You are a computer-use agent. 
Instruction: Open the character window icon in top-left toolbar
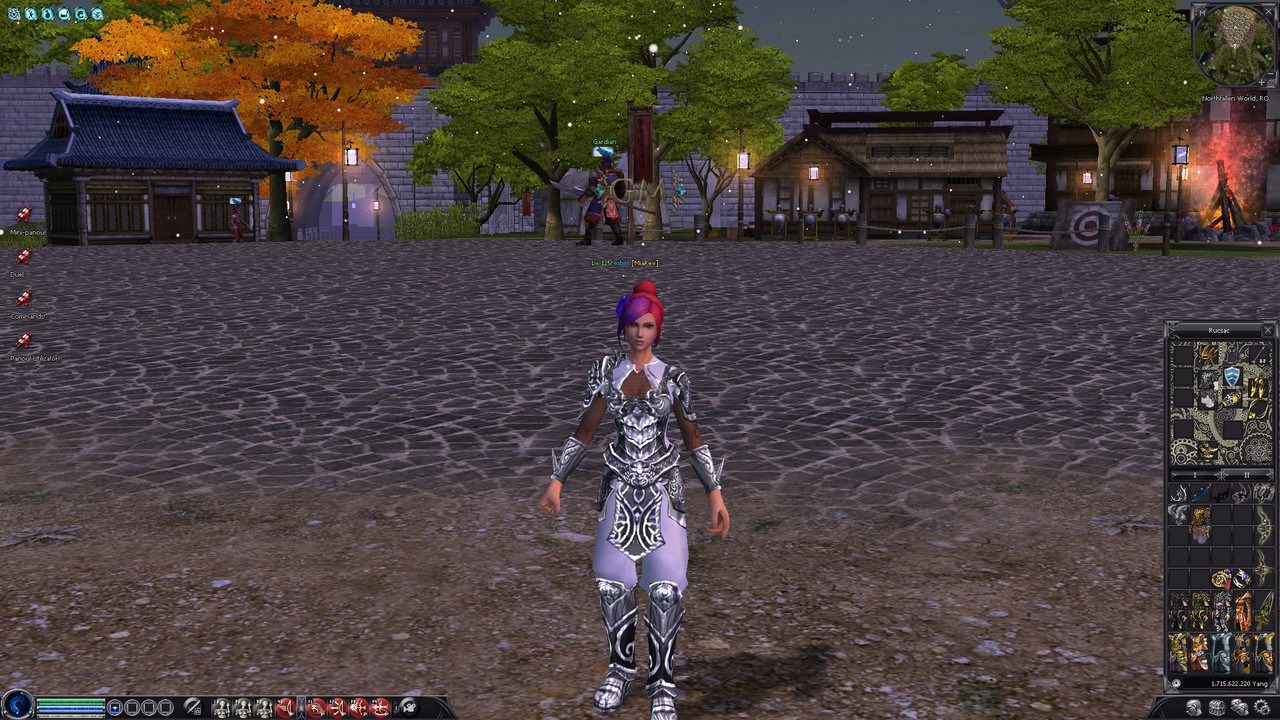point(30,14)
